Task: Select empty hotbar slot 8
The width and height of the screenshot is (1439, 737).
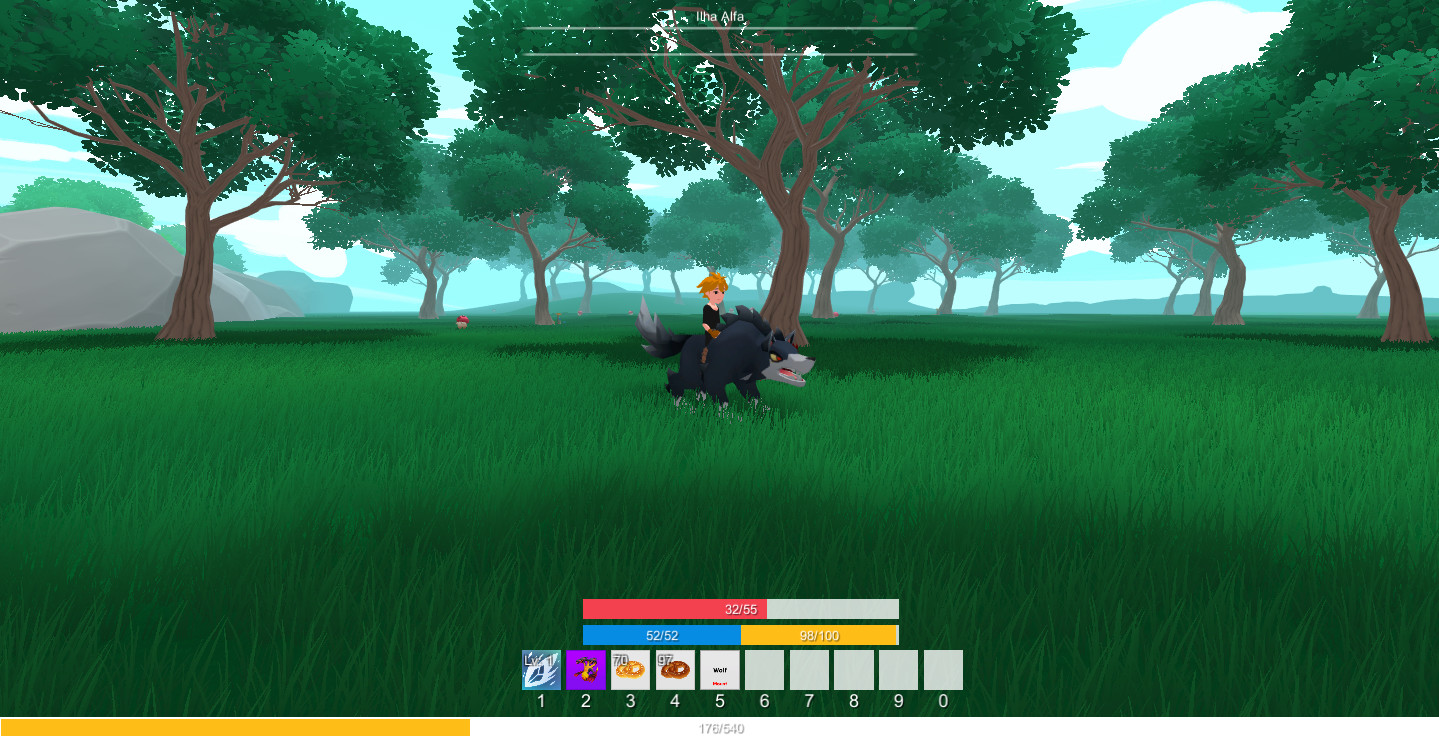Action: 853,670
